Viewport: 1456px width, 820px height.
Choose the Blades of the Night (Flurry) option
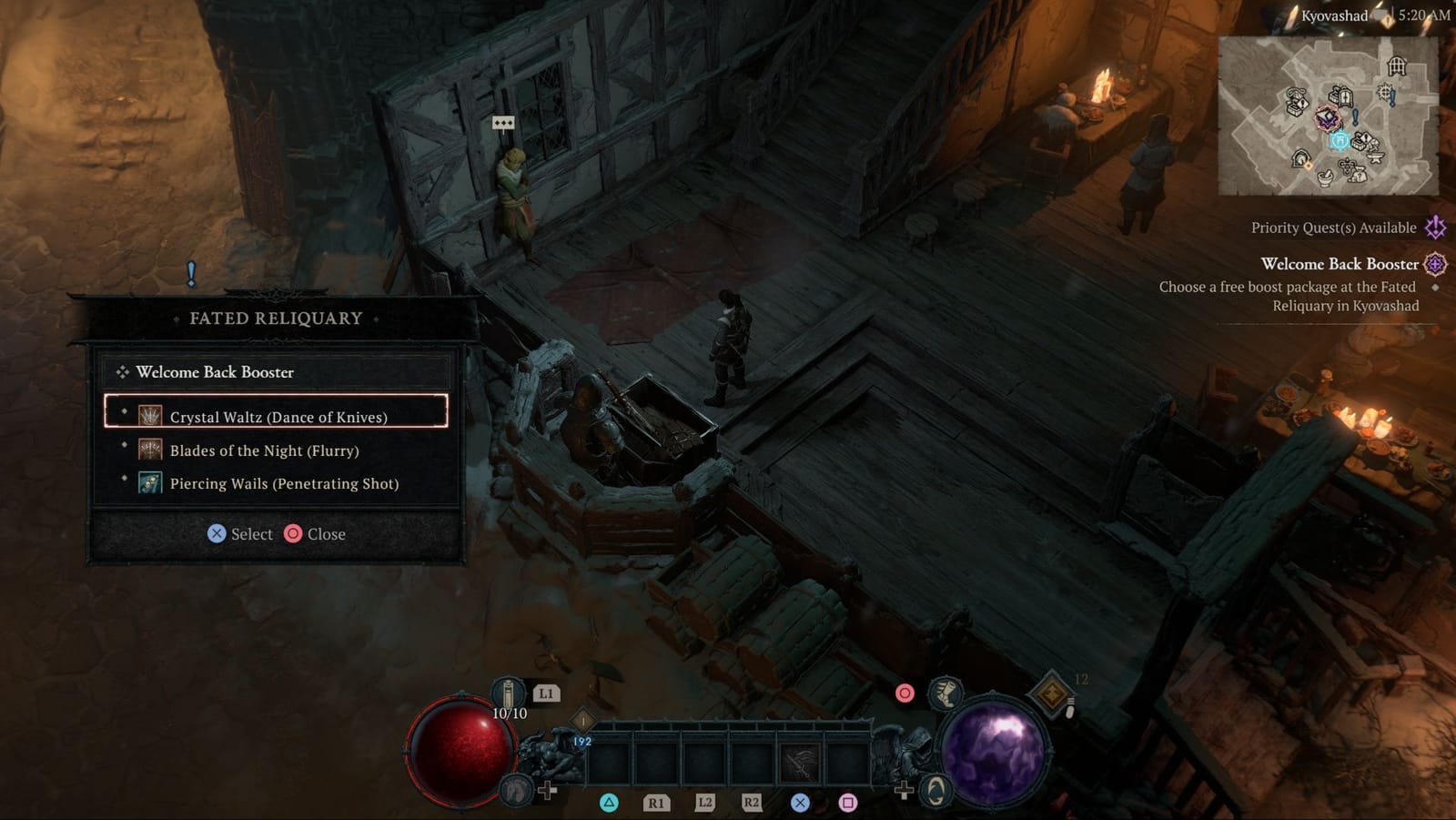(264, 450)
